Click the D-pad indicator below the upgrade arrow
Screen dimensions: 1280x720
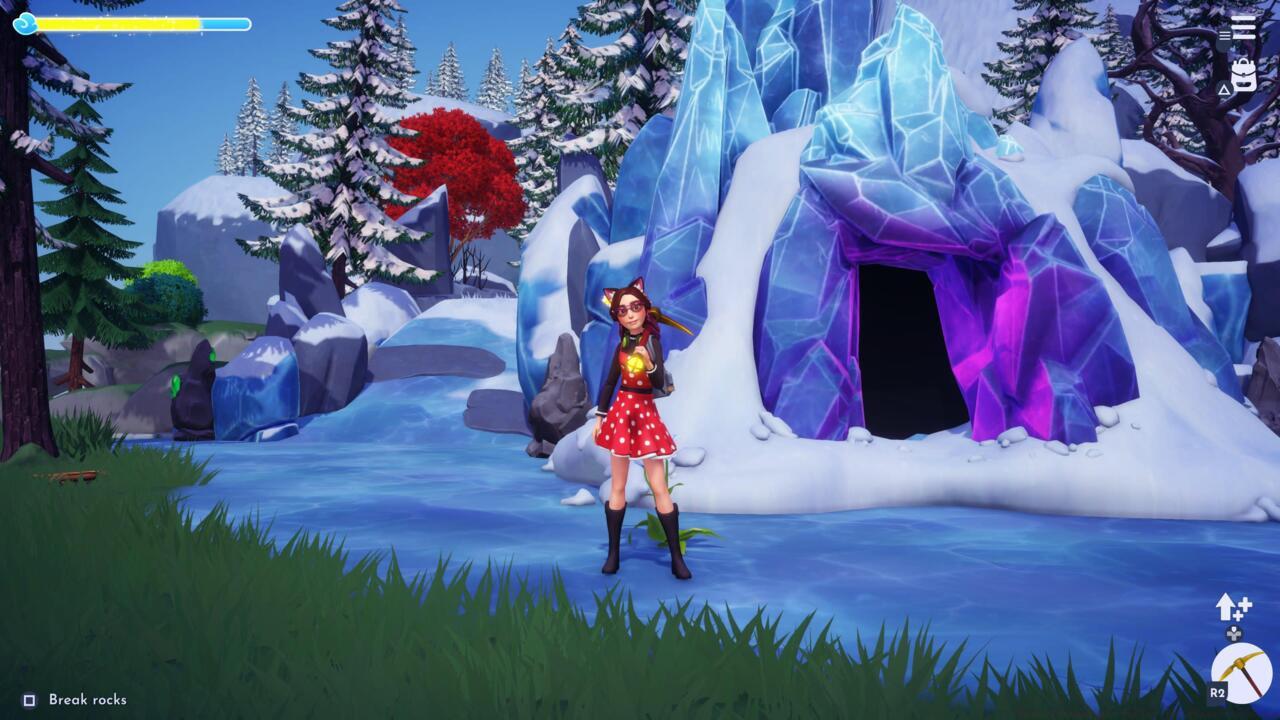click(x=1234, y=634)
